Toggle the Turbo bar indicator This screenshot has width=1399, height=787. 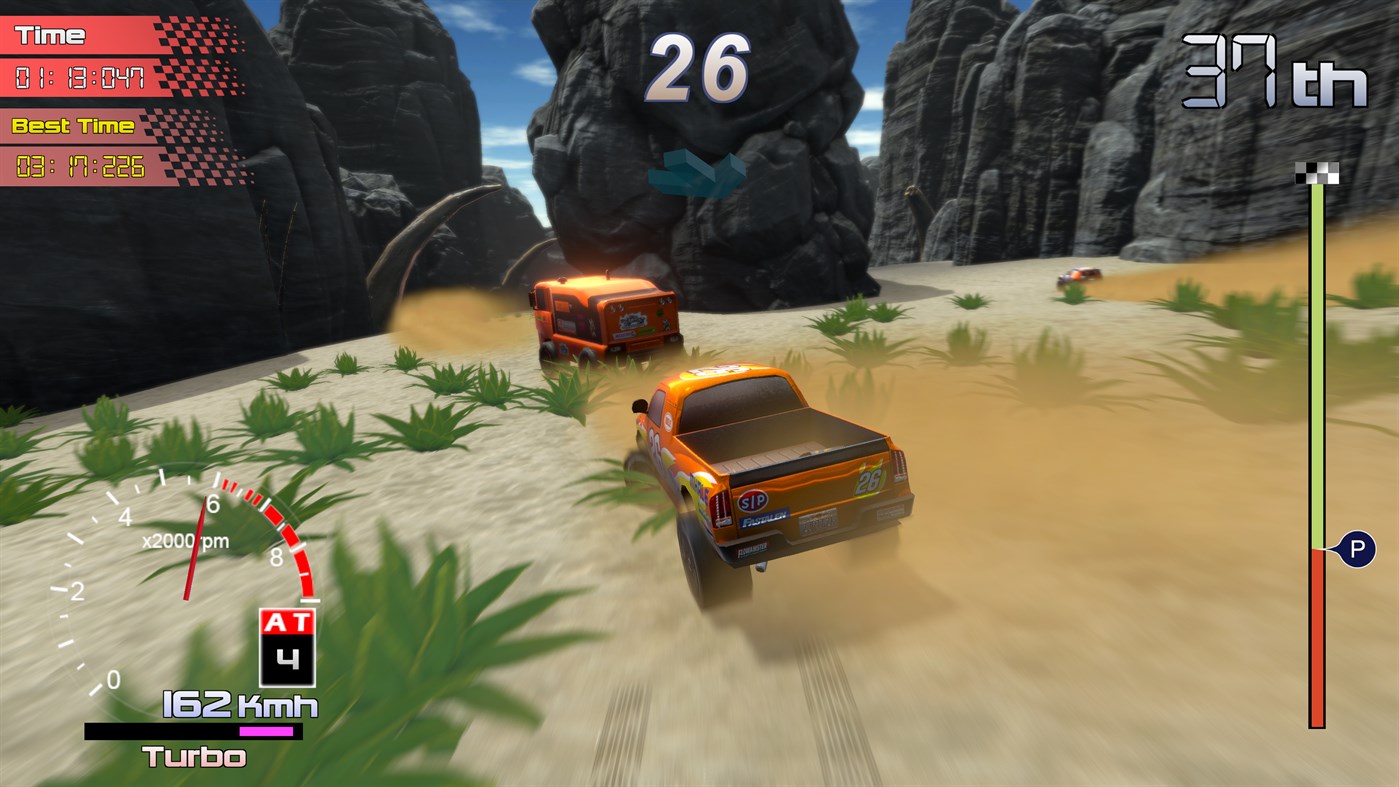click(197, 731)
